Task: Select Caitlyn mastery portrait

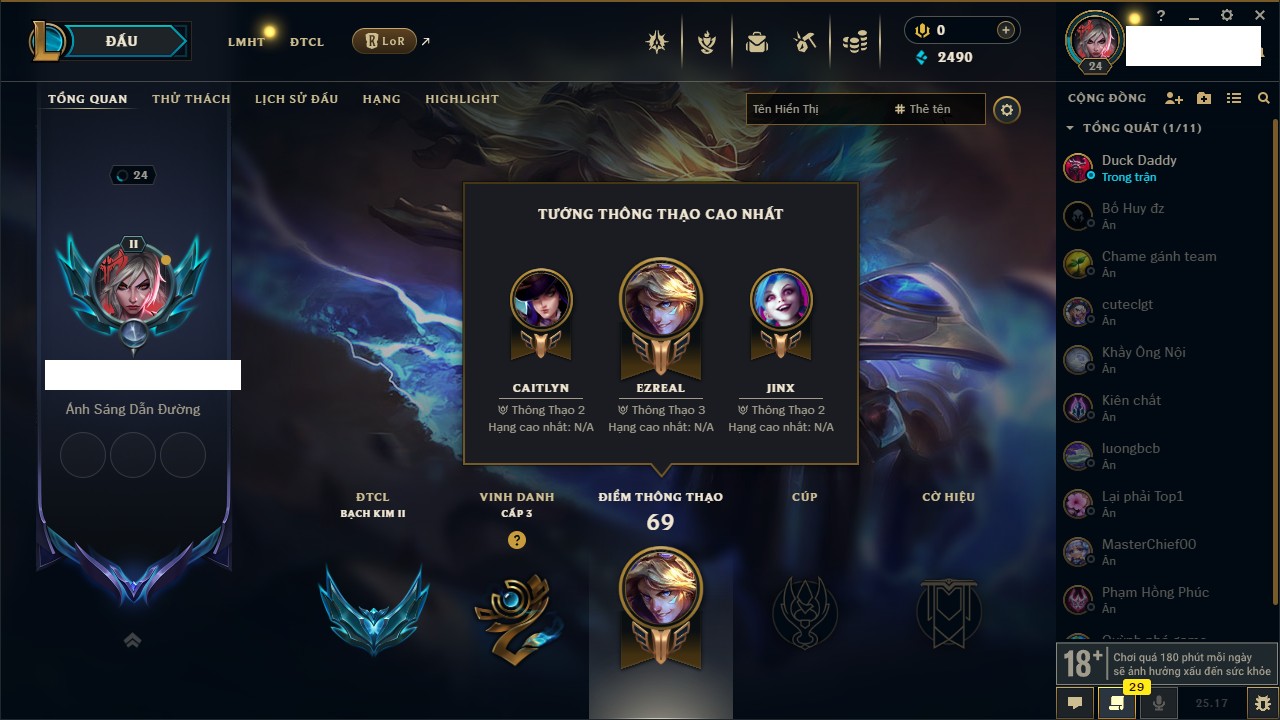Action: point(541,299)
